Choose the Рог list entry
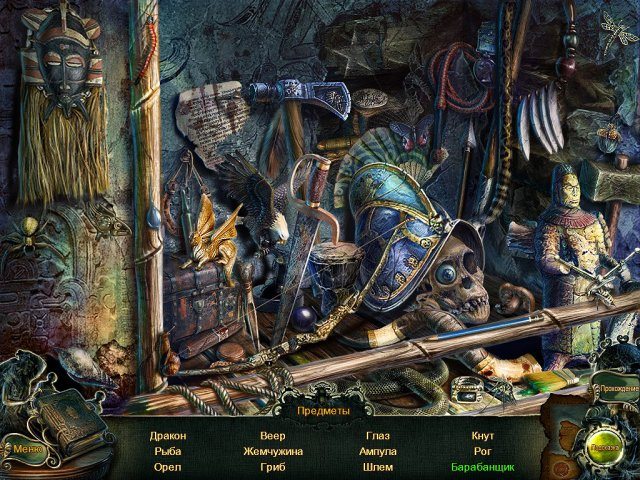This screenshot has width=640, height=480. point(482,451)
